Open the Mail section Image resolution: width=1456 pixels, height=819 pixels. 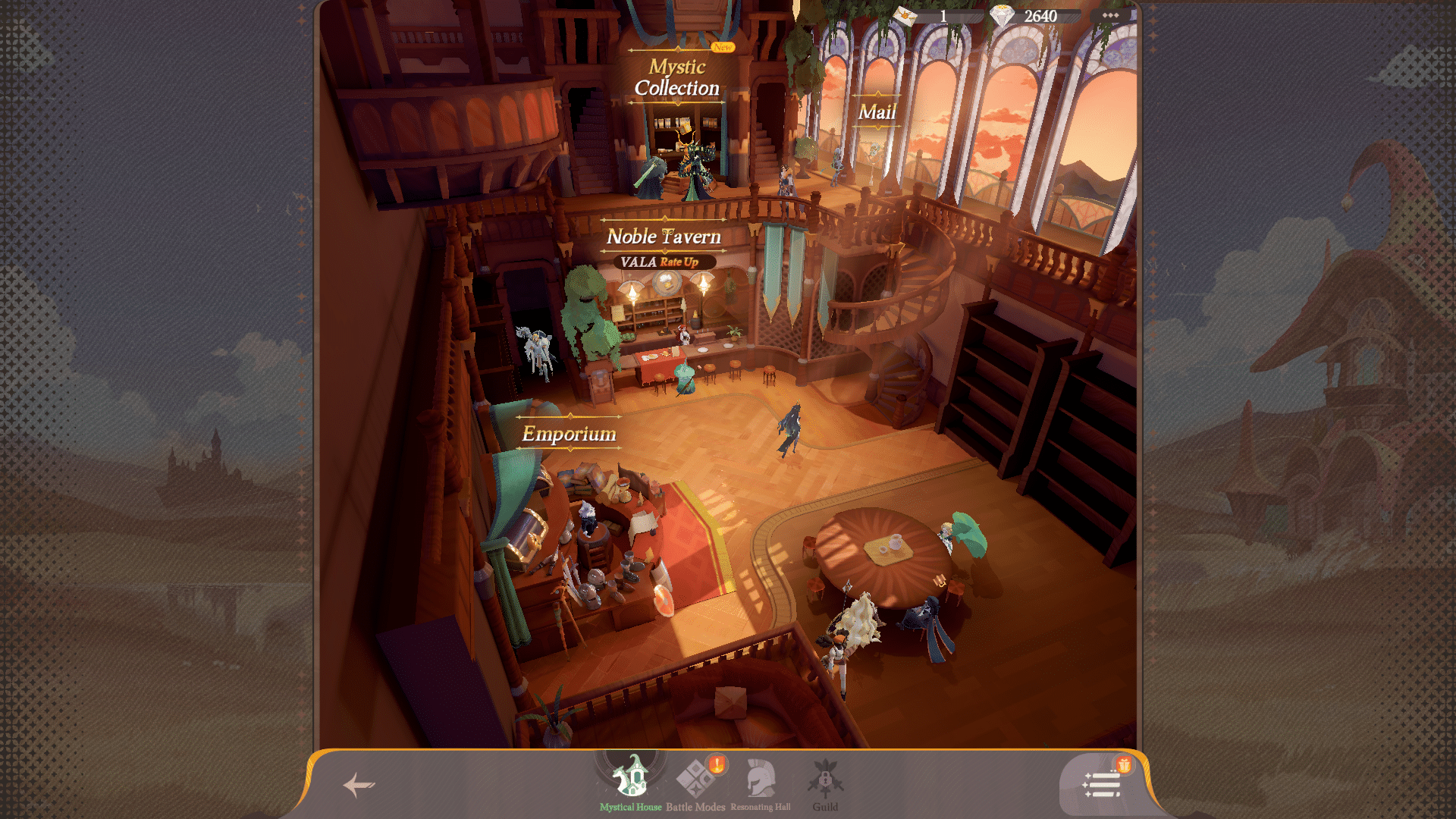(877, 112)
